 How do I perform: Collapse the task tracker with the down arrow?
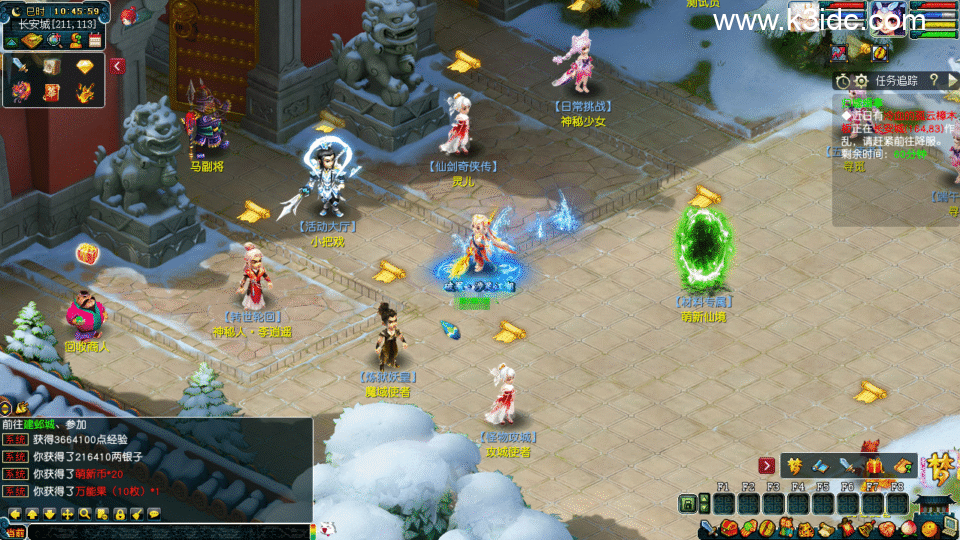[954, 80]
